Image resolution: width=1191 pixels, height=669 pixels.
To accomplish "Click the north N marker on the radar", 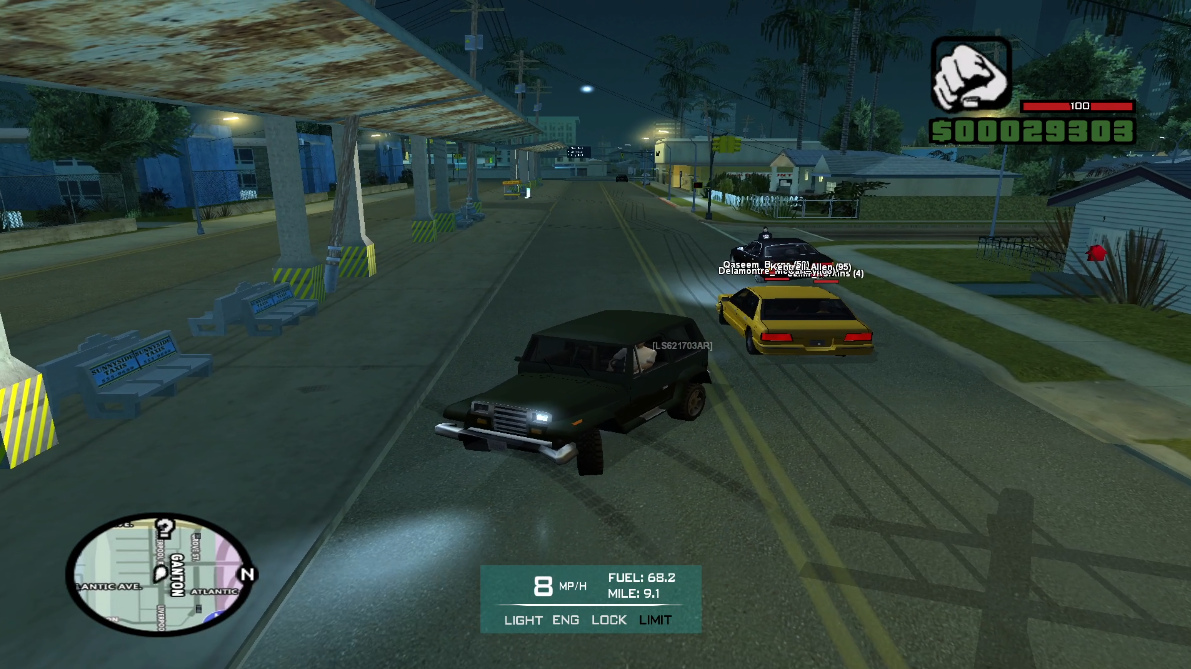I will coord(248,574).
